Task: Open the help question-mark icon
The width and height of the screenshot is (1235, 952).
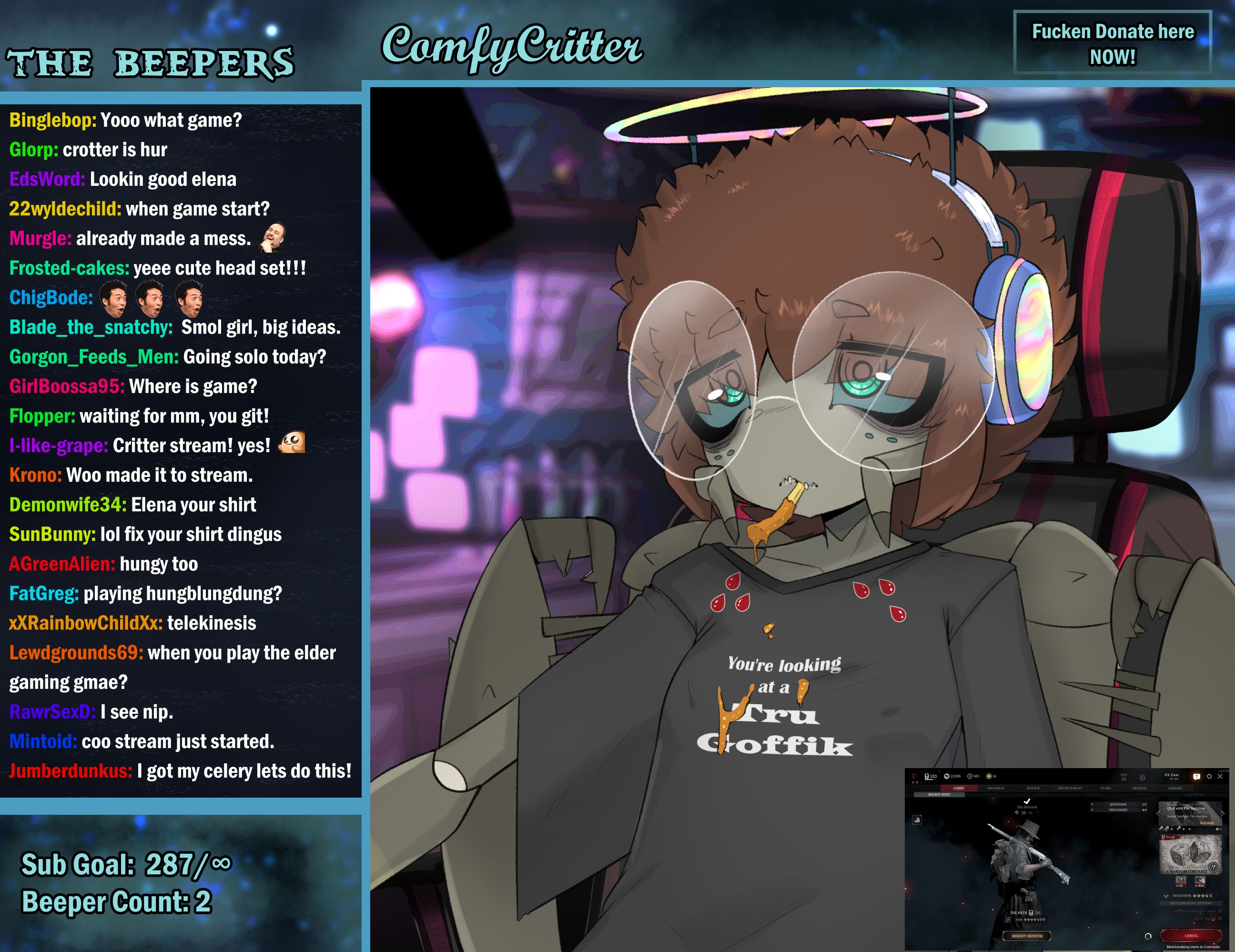Action: pos(1196,777)
